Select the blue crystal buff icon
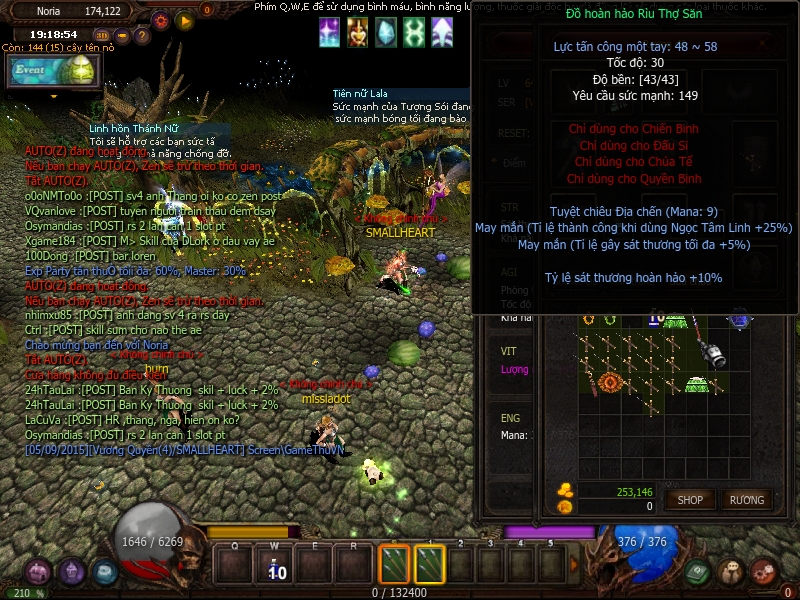The image size is (800, 600). (x=385, y=33)
